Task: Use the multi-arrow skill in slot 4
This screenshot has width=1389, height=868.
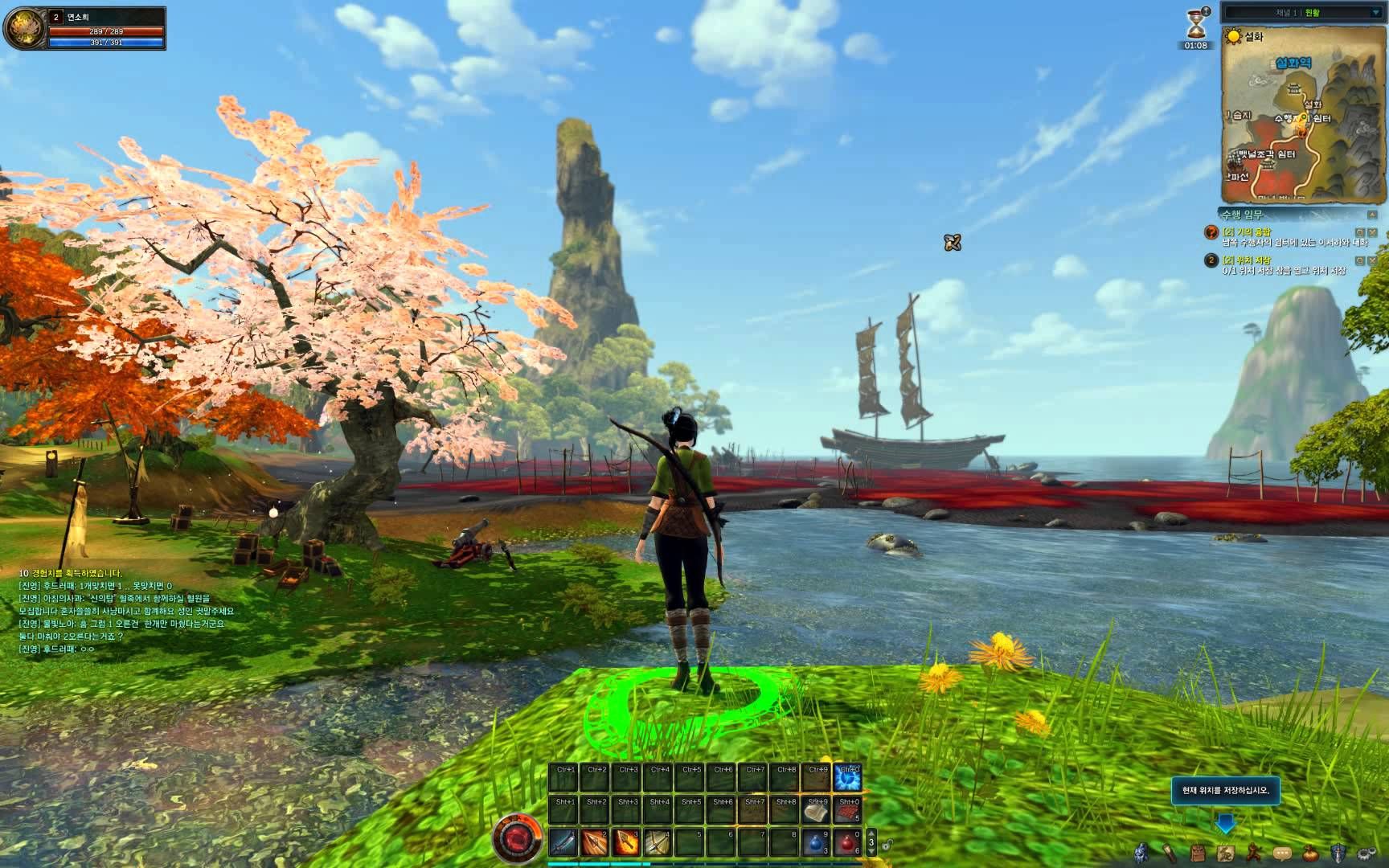Action: click(x=658, y=842)
